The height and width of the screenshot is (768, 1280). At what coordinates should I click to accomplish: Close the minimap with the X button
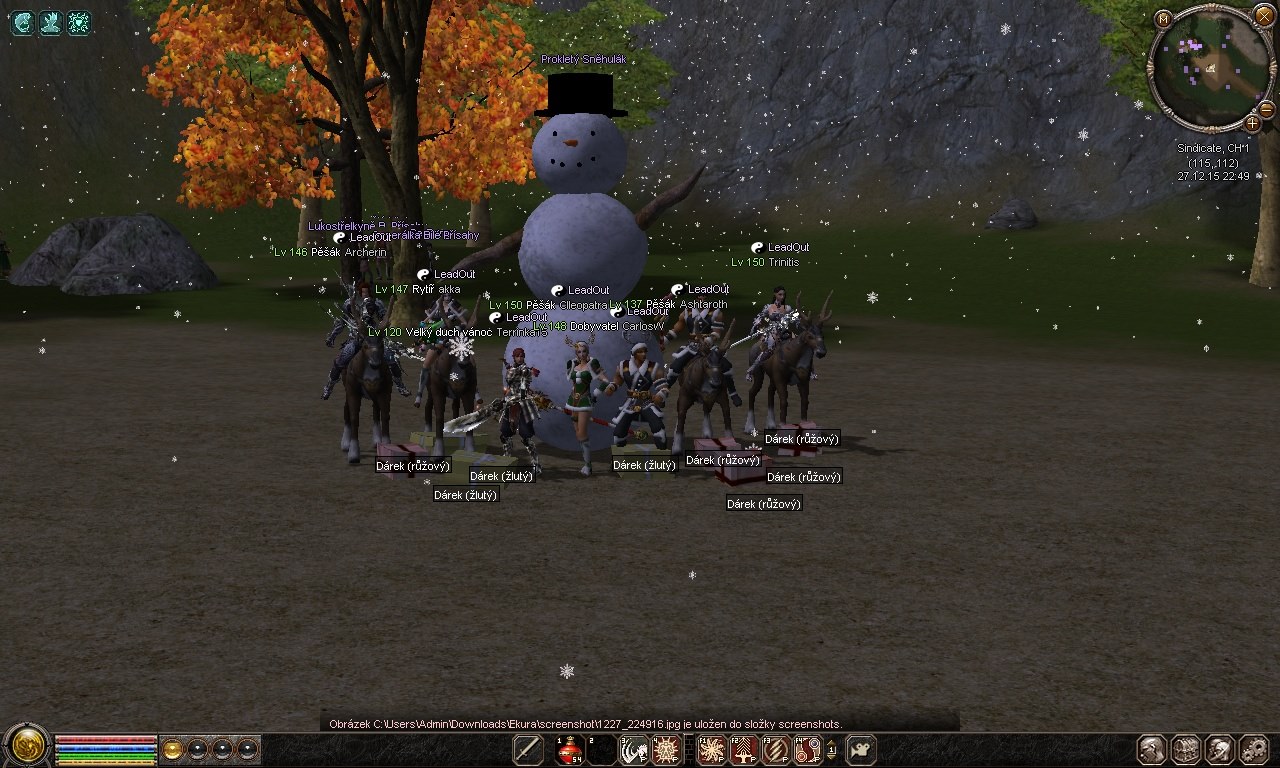1264,16
